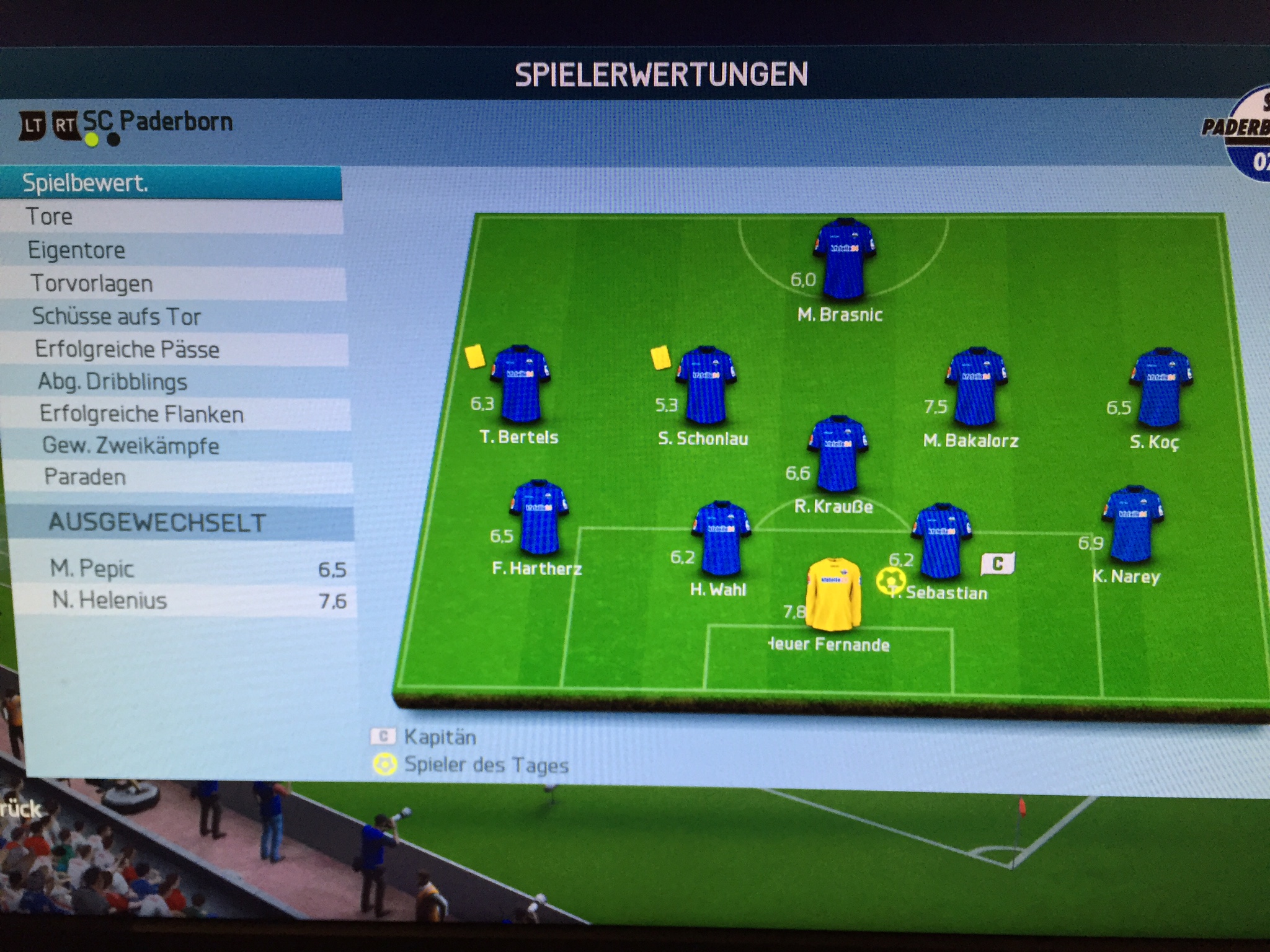The width and height of the screenshot is (1270, 952).
Task: Select K. Narey's shirt
Action: [1132, 525]
